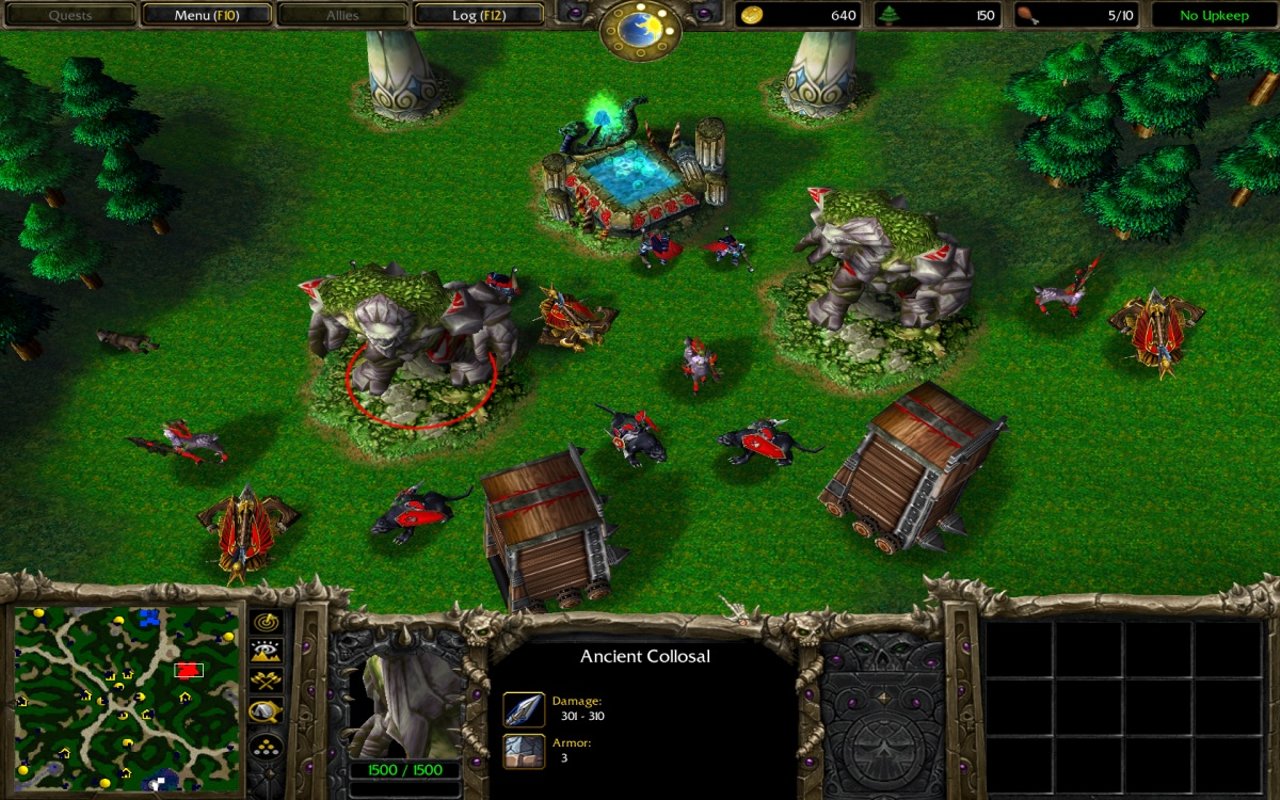Click the food supply meat icon
The height and width of the screenshot is (800, 1280).
(x=1026, y=15)
